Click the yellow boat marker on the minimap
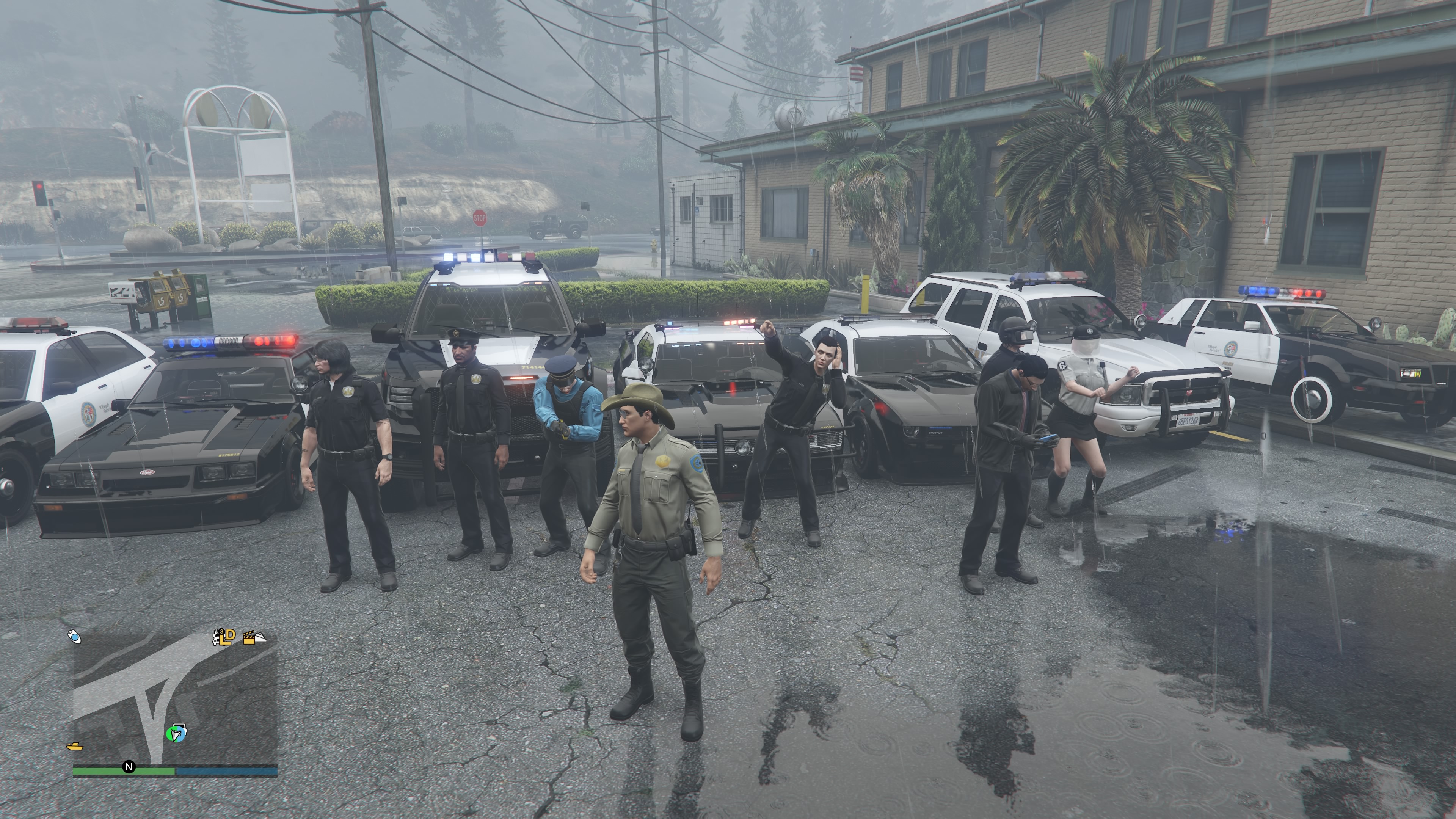This screenshot has width=1456, height=819. point(75,747)
